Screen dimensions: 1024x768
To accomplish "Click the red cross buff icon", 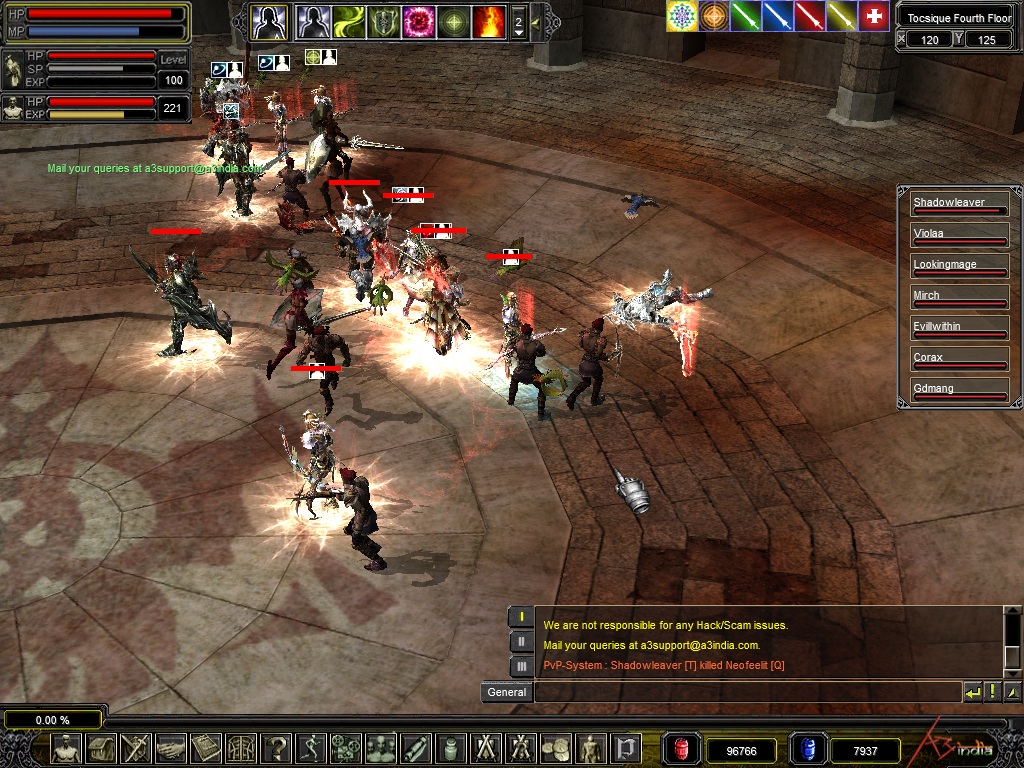I will click(874, 16).
